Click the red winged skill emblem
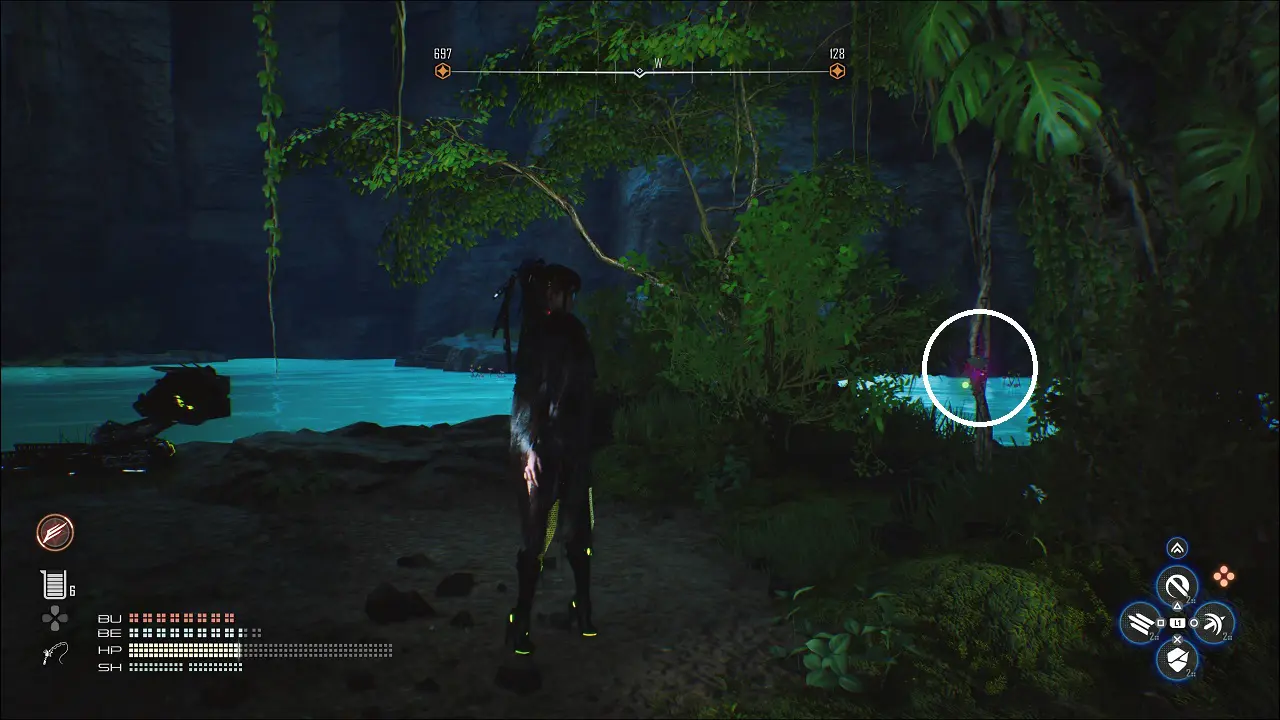1280x720 pixels. click(x=55, y=533)
